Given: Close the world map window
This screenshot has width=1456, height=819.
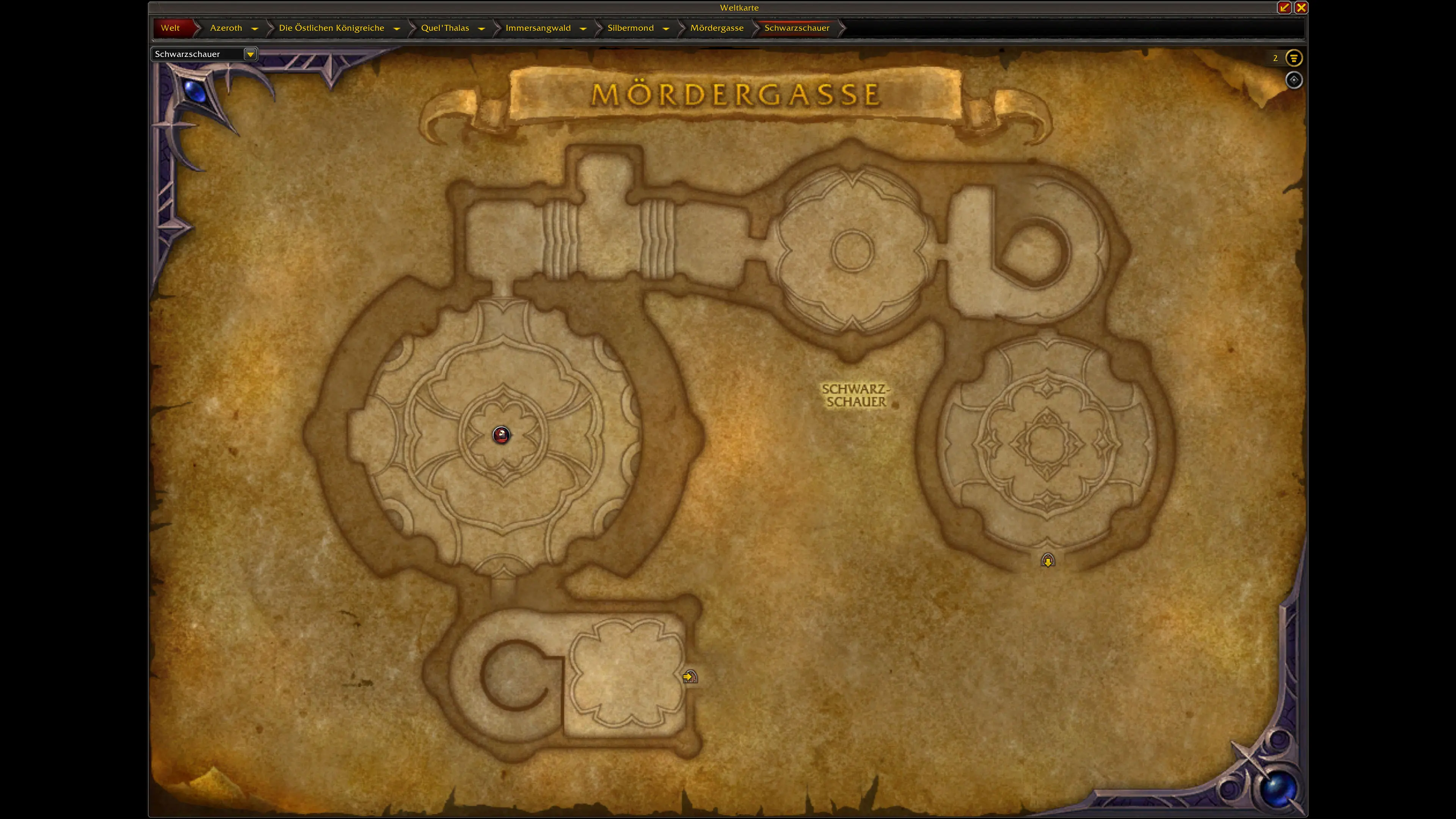Looking at the screenshot, I should [x=1301, y=7].
